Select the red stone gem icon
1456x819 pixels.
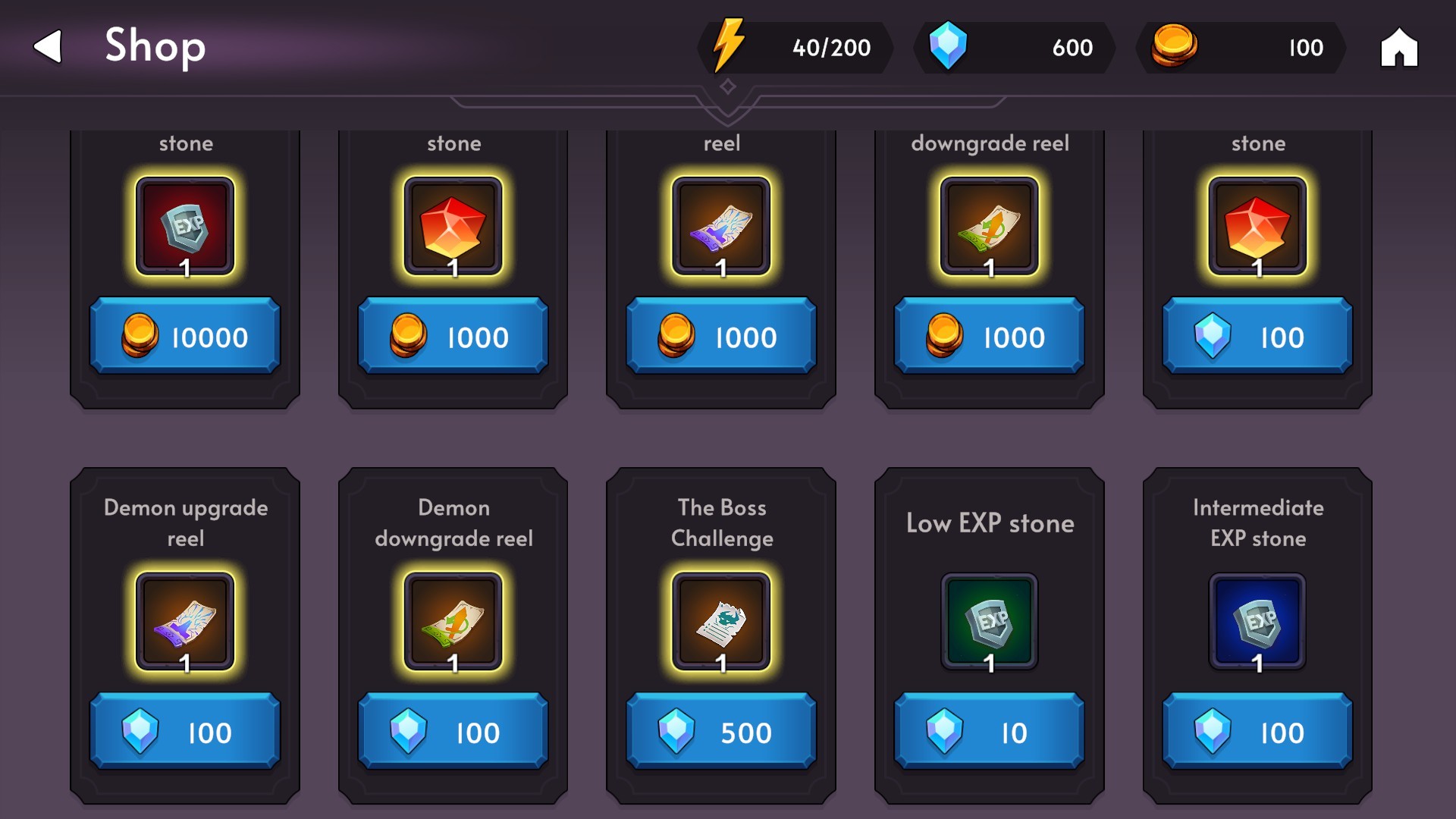pos(453,226)
